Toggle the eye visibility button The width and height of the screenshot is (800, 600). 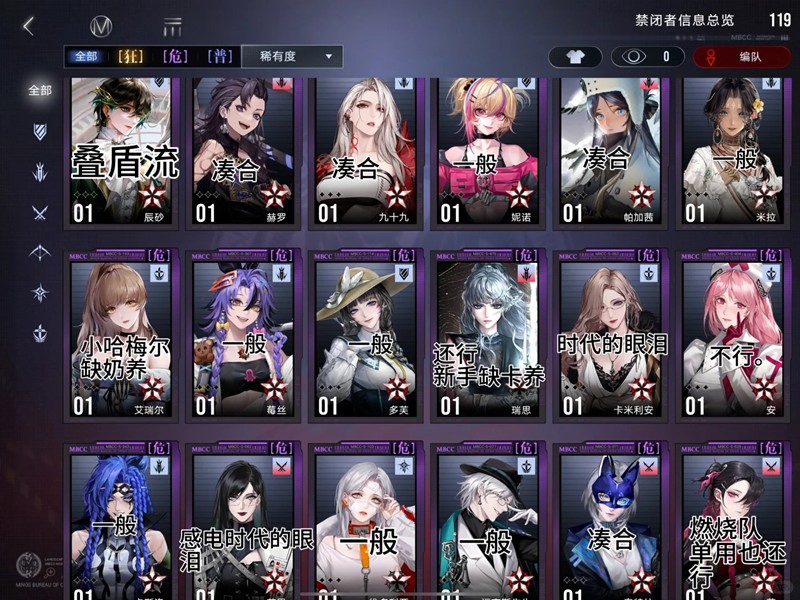pyautogui.click(x=647, y=57)
